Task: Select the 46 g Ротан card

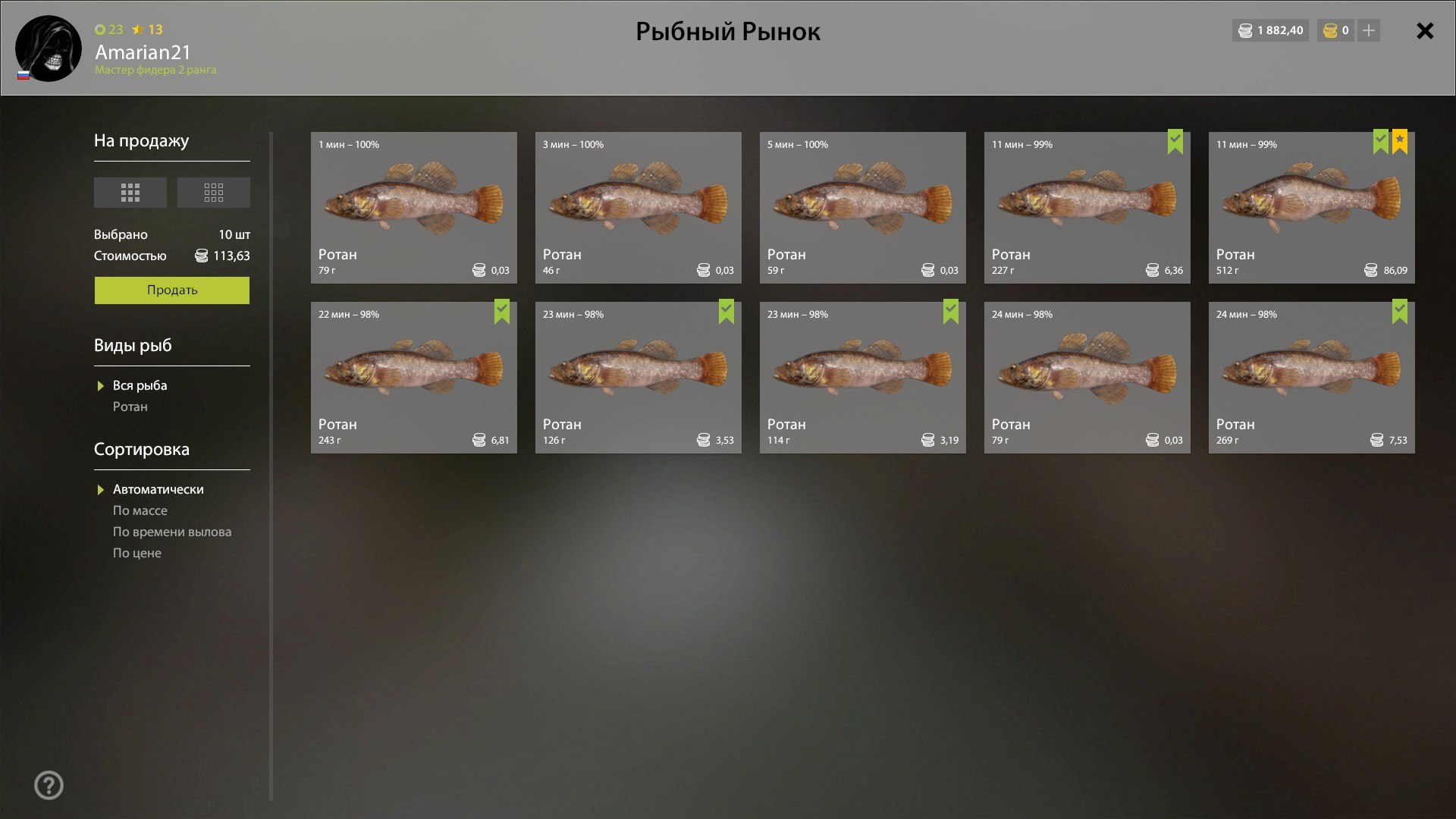Action: [x=638, y=208]
